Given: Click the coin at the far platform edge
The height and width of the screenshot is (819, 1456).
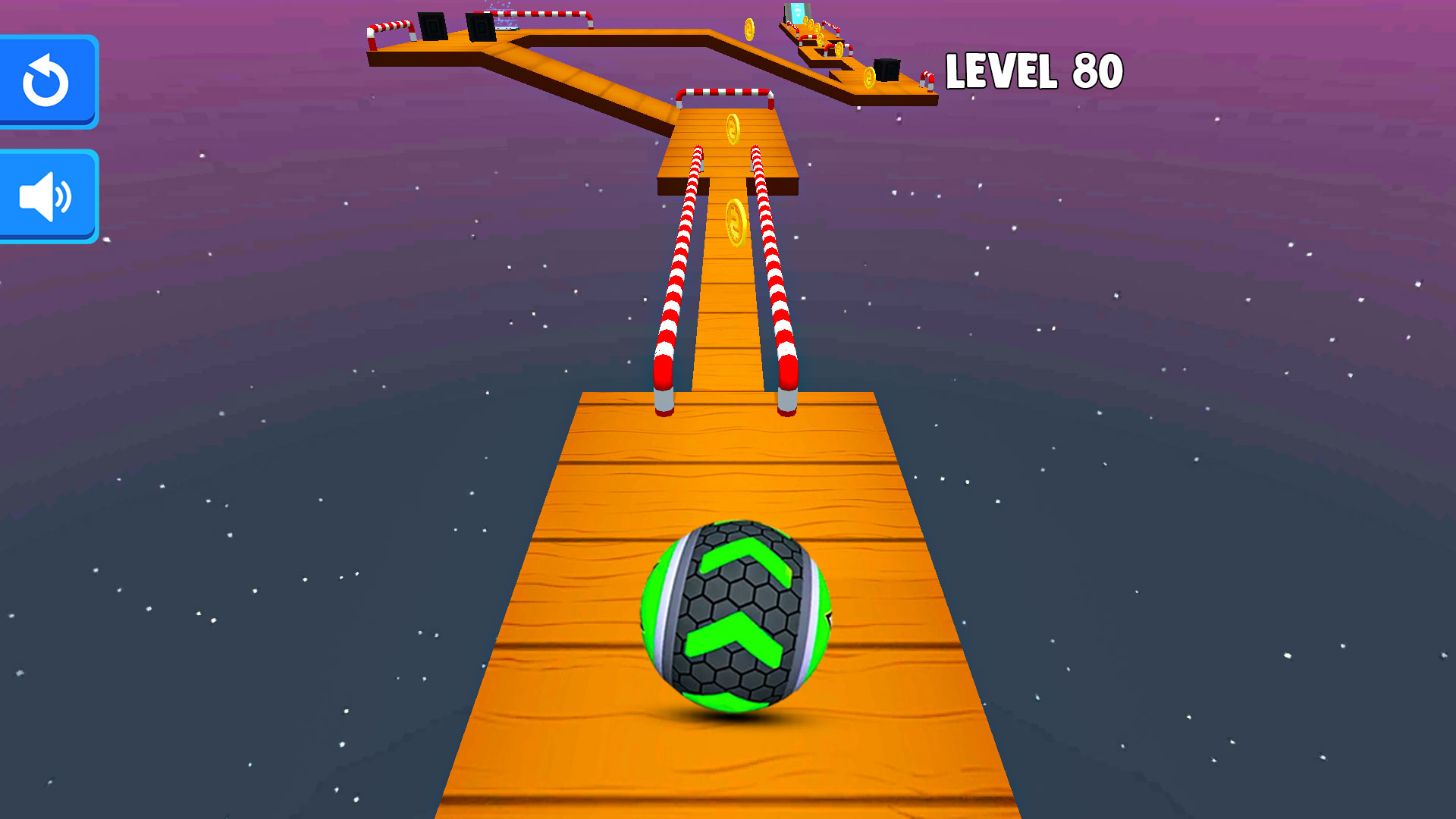Looking at the screenshot, I should coord(748,30).
